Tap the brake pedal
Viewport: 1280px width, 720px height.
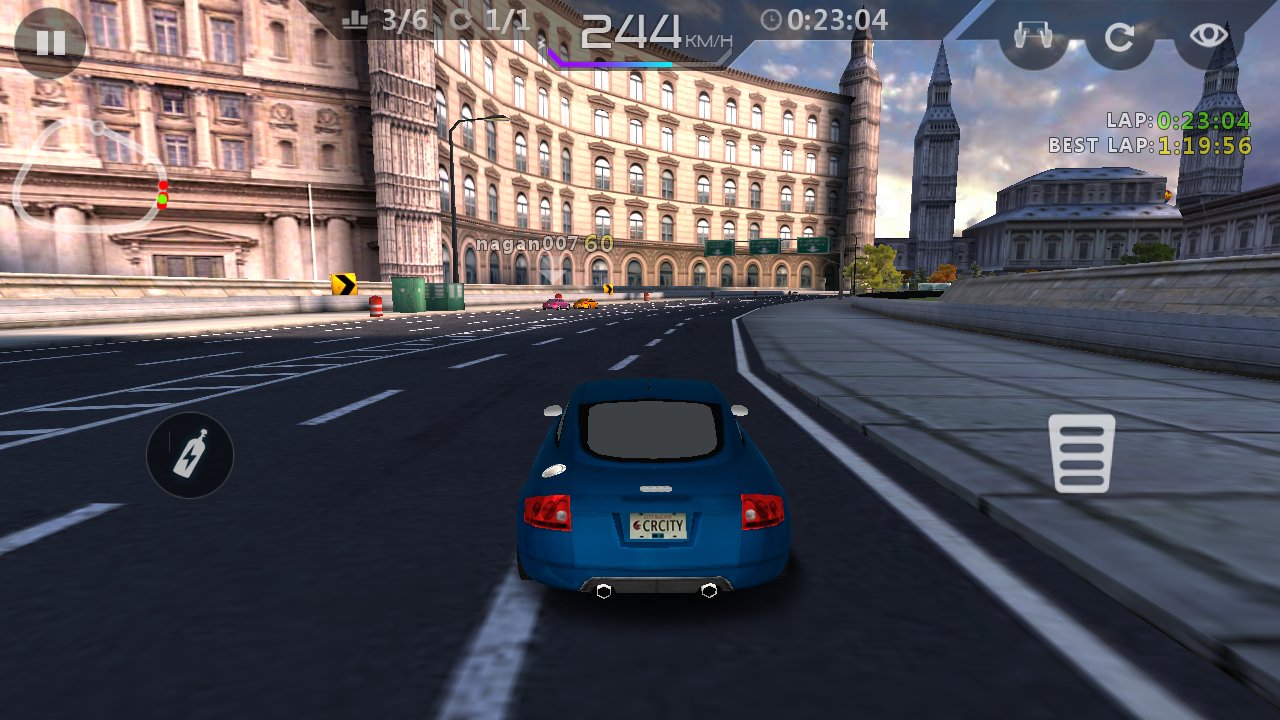(x=1082, y=453)
